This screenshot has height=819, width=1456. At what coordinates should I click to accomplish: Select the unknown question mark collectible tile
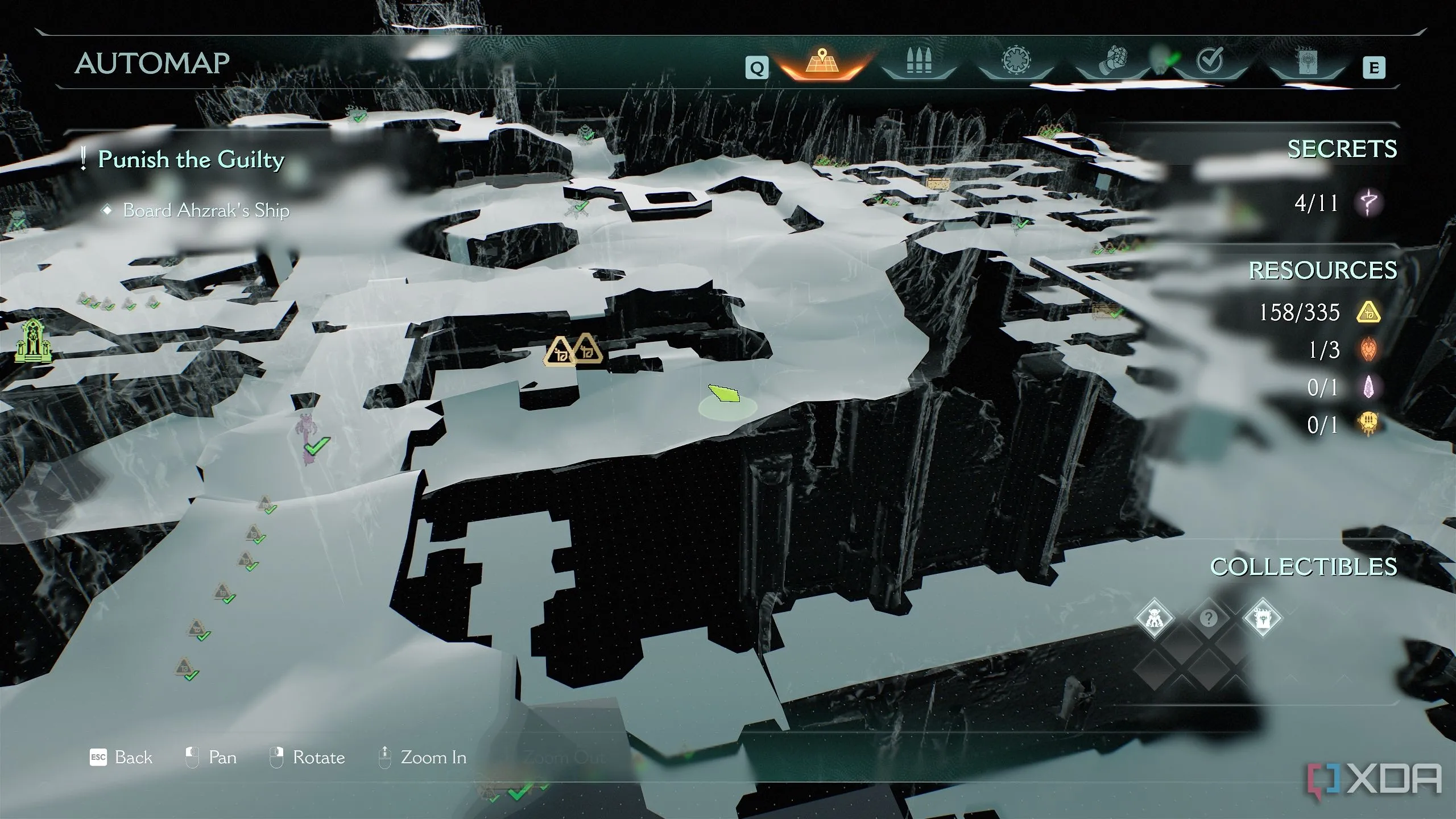[1209, 618]
